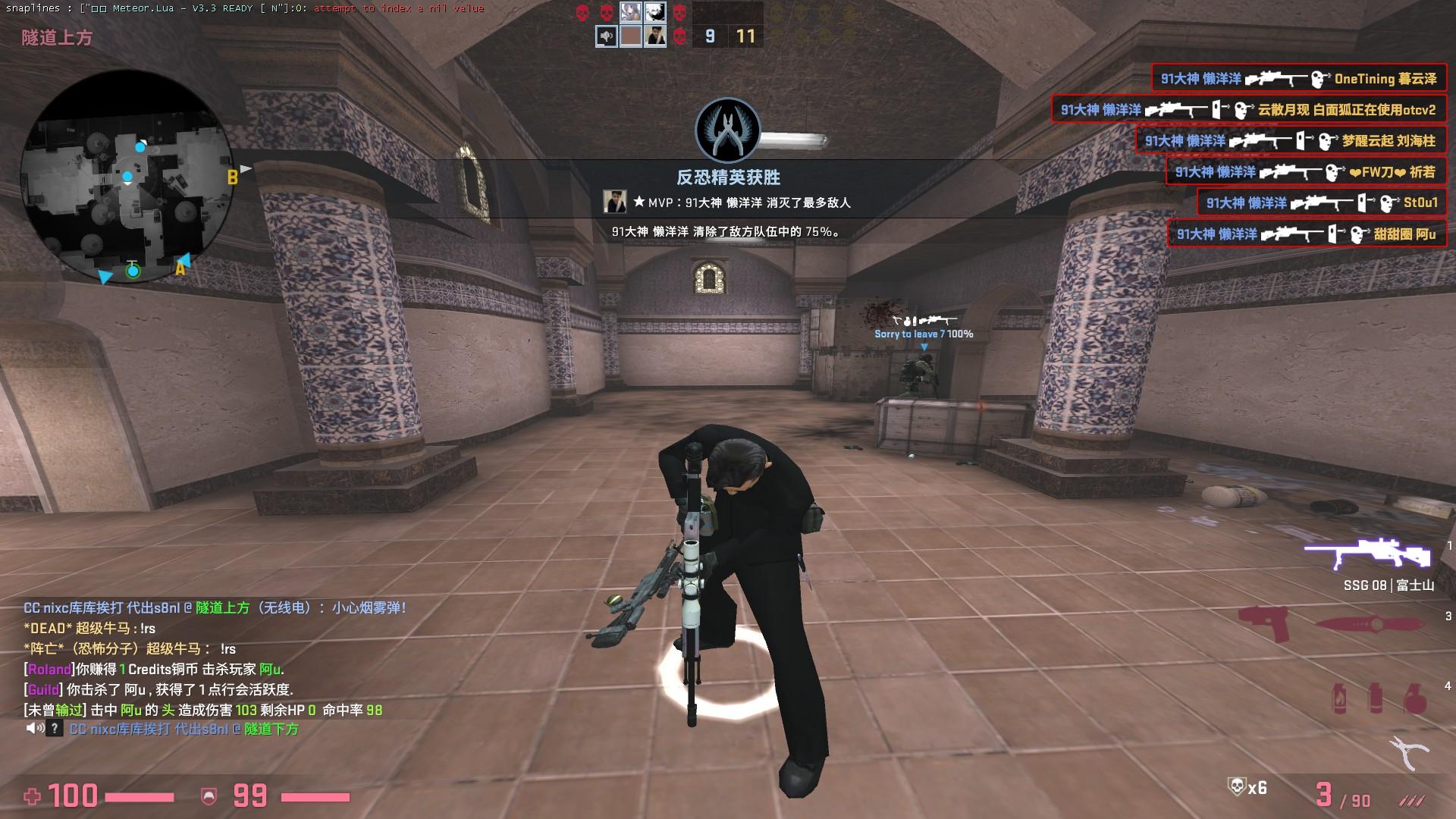Click the Counter-Terrorist win emblem
The width and height of the screenshot is (1456, 819).
pos(727,130)
